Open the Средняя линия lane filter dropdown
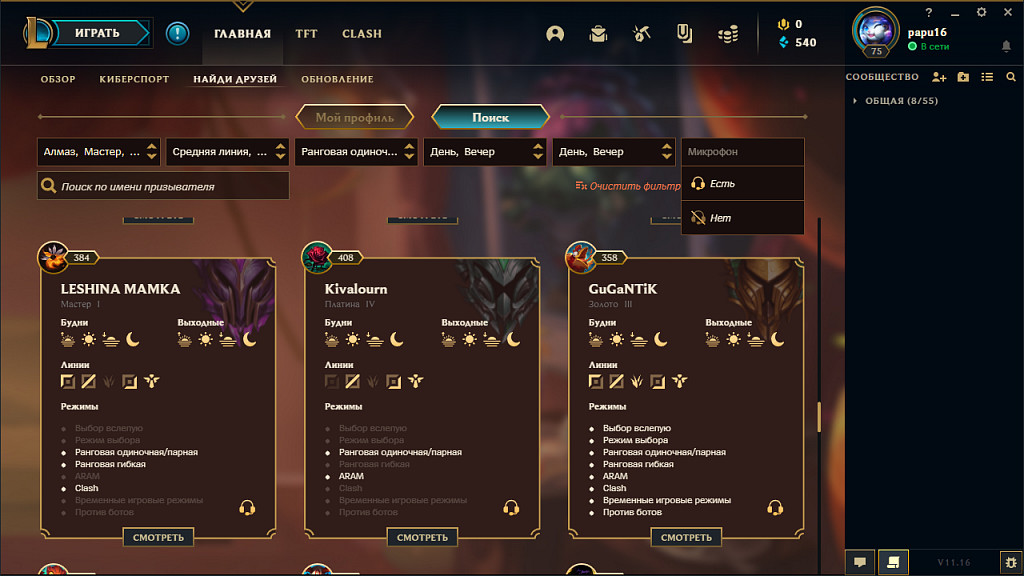The image size is (1024, 576). coord(227,152)
